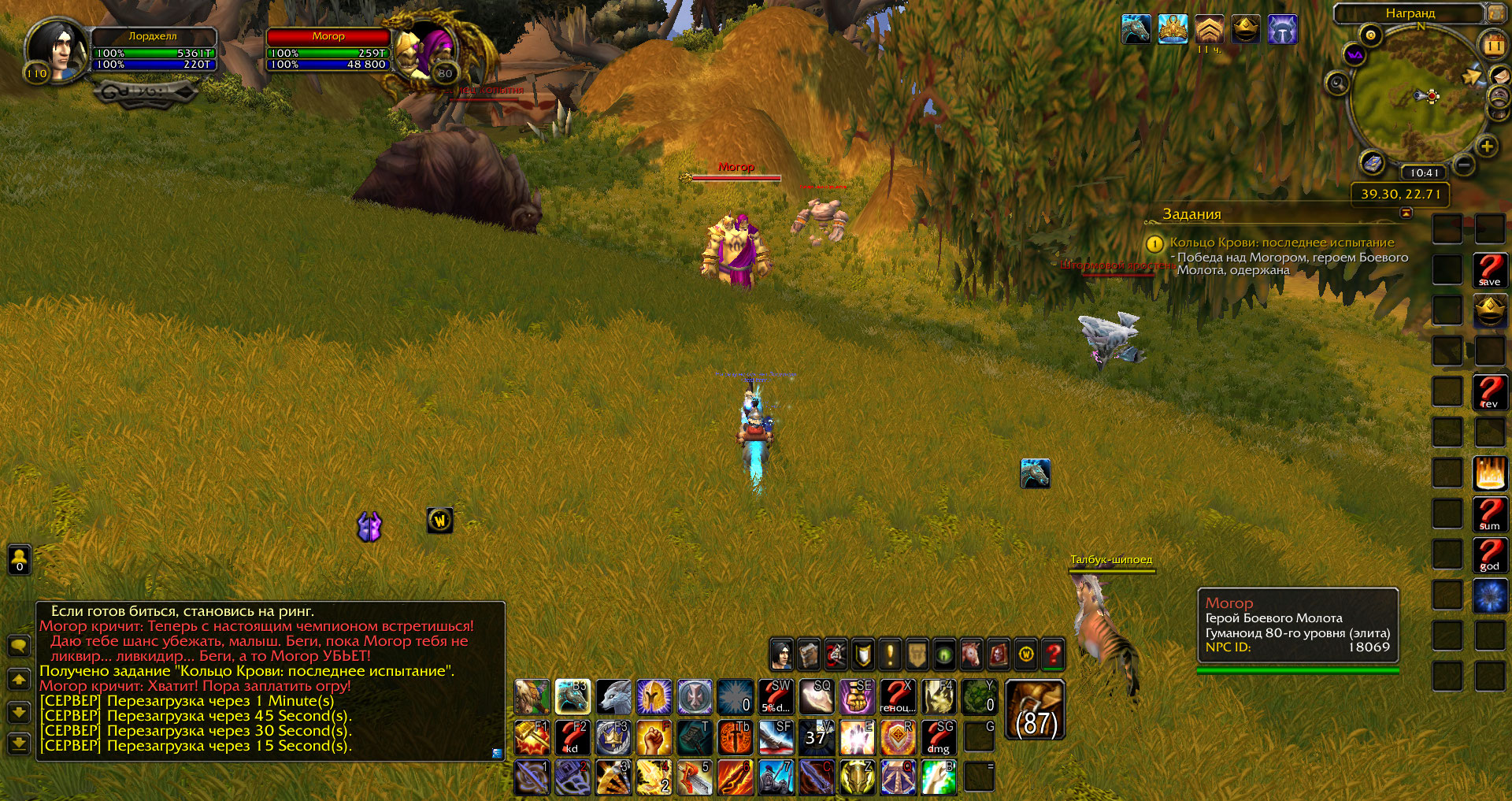Viewport: 1512px width, 801px height.
Task: Open the Ring of Blood quest entry
Action: click(1281, 243)
